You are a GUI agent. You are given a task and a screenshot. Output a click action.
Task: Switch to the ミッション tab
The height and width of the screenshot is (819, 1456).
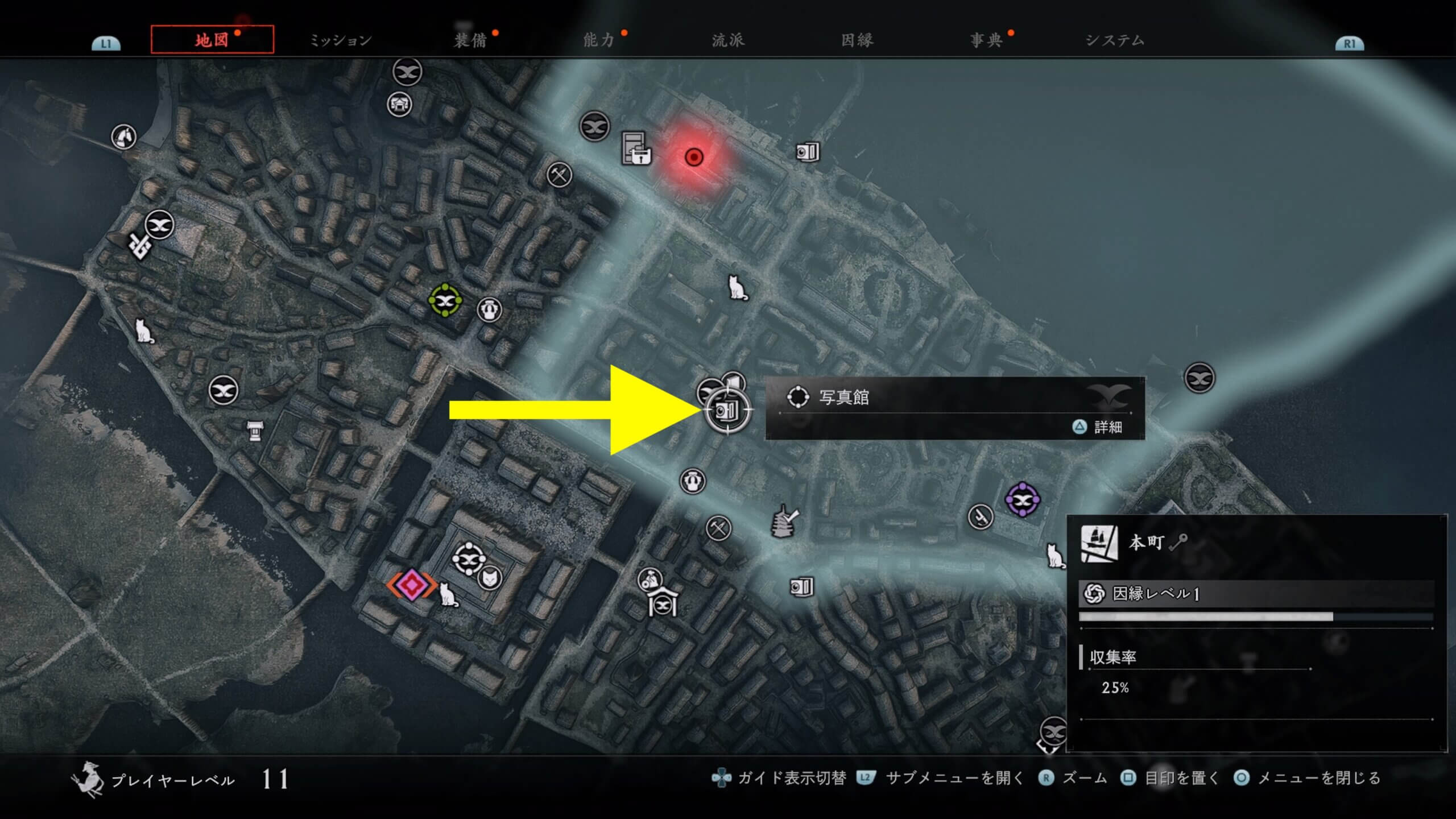pyautogui.click(x=340, y=40)
